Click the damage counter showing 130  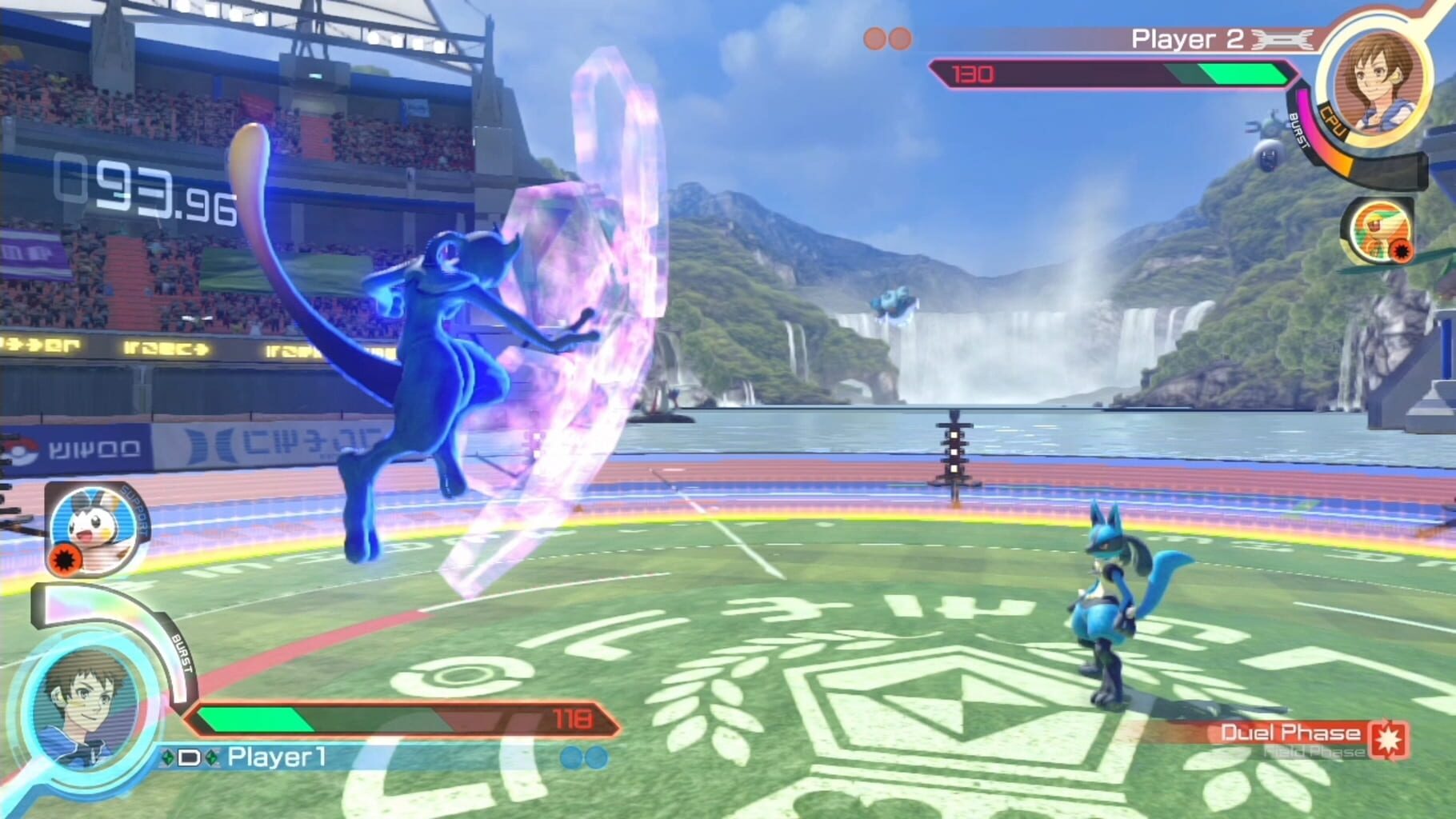(973, 74)
